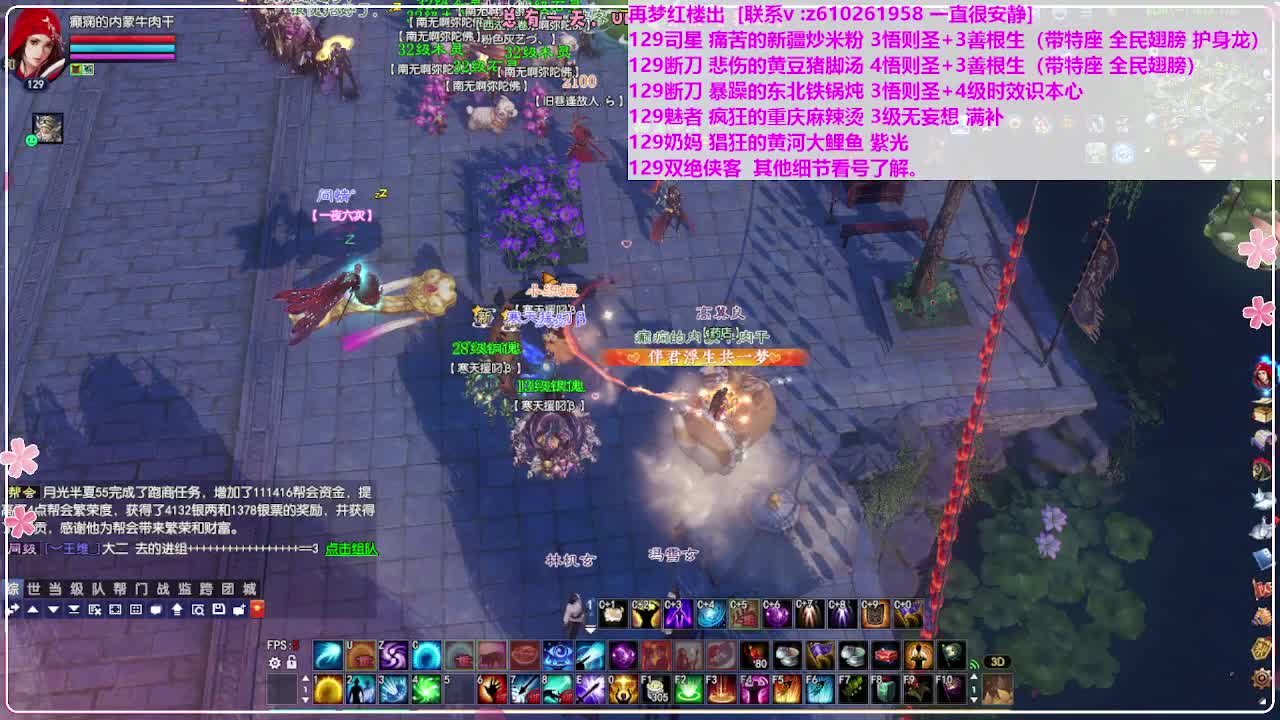This screenshot has height=720, width=1280.
Task: Expand the white corner triangle near bottom right
Action: (1262, 701)
